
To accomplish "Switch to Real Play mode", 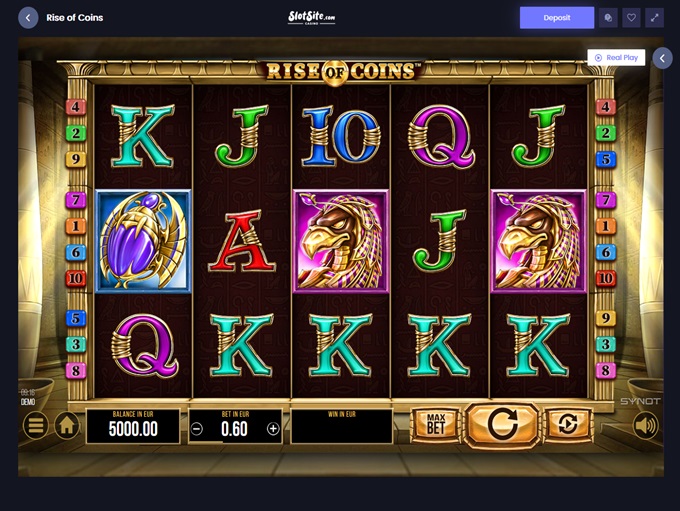I will click(x=616, y=58).
